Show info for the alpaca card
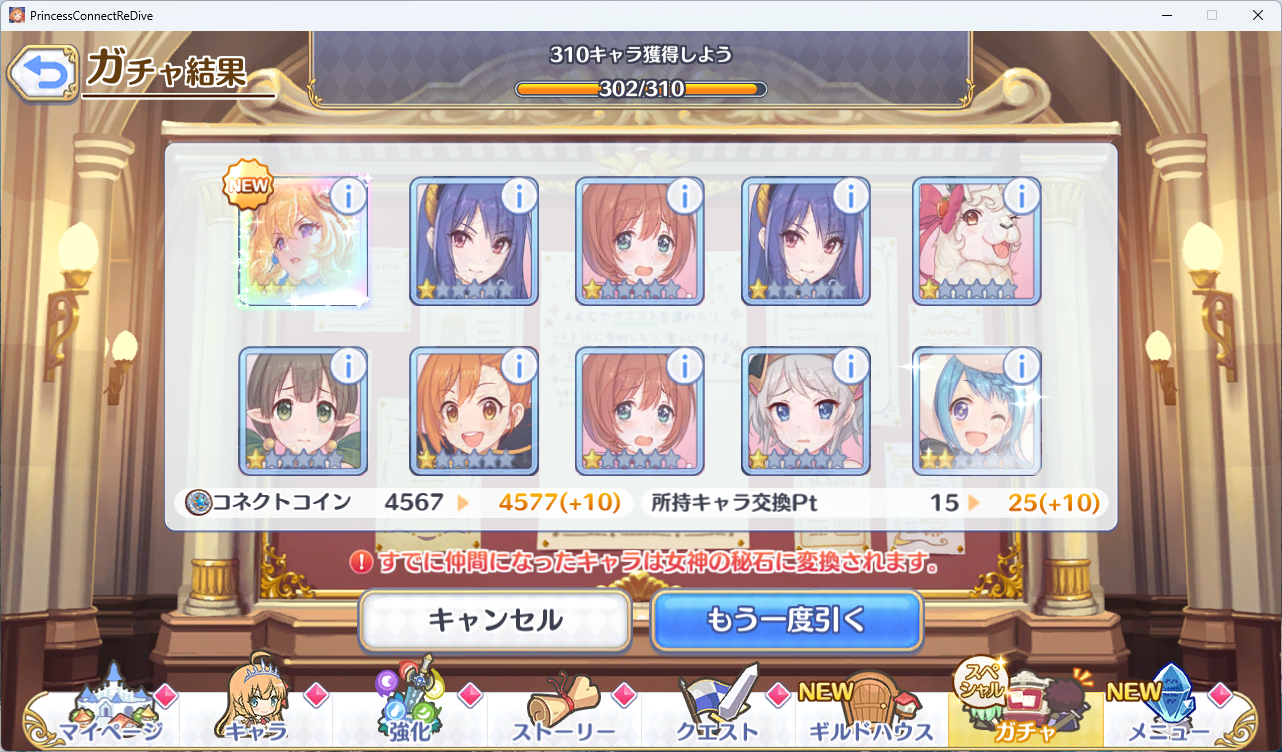The image size is (1282, 752). click(1021, 197)
